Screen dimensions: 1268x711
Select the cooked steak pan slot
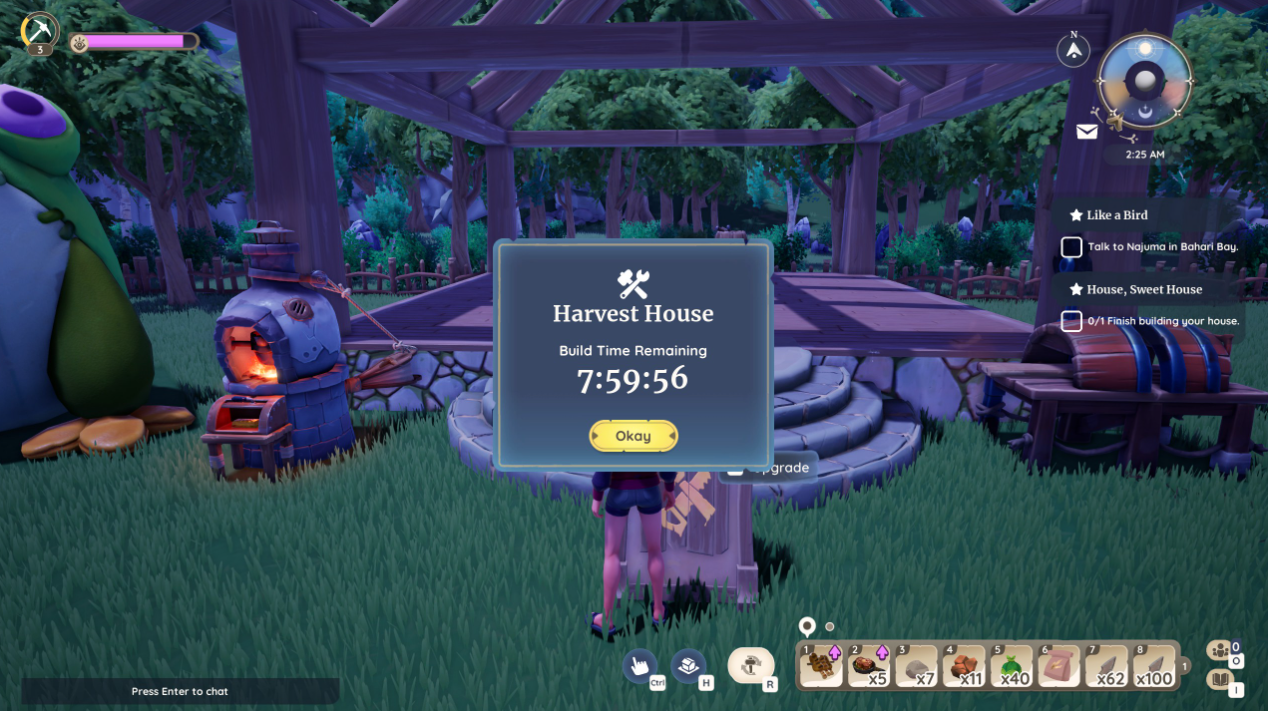(869, 665)
